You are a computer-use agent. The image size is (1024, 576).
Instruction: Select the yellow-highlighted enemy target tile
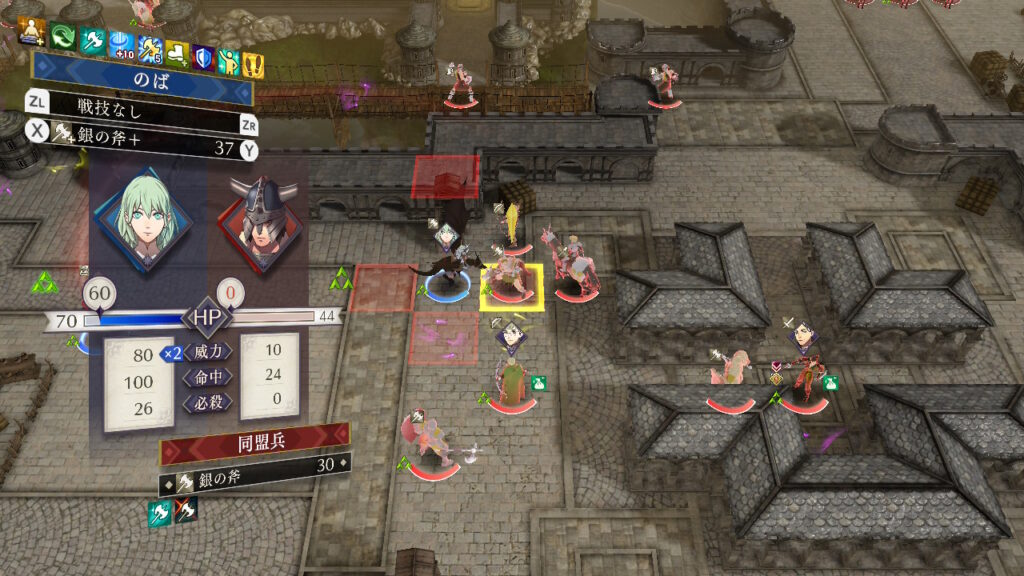[x=511, y=287]
